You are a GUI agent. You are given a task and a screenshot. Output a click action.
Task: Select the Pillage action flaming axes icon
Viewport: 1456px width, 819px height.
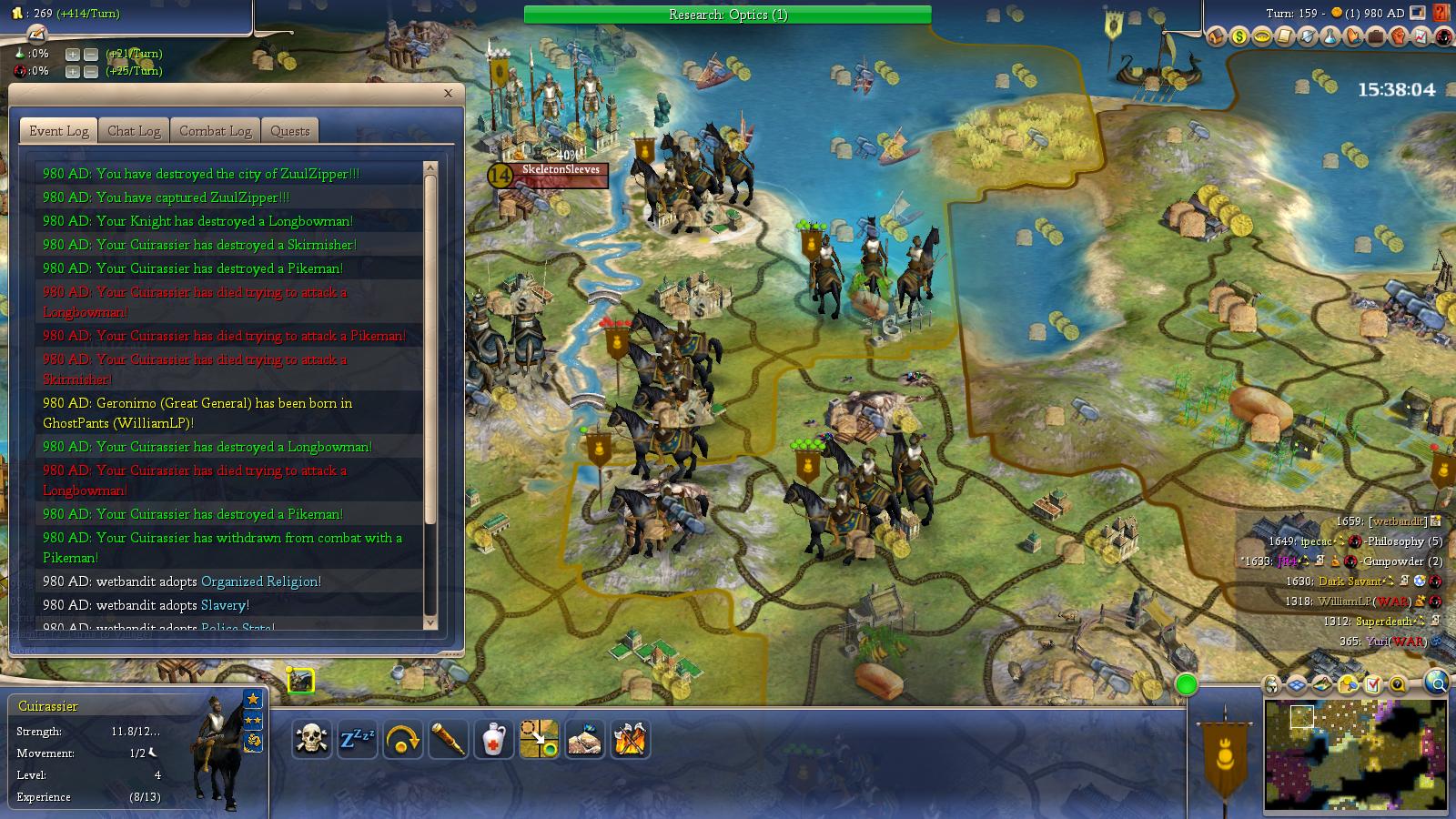coord(631,739)
